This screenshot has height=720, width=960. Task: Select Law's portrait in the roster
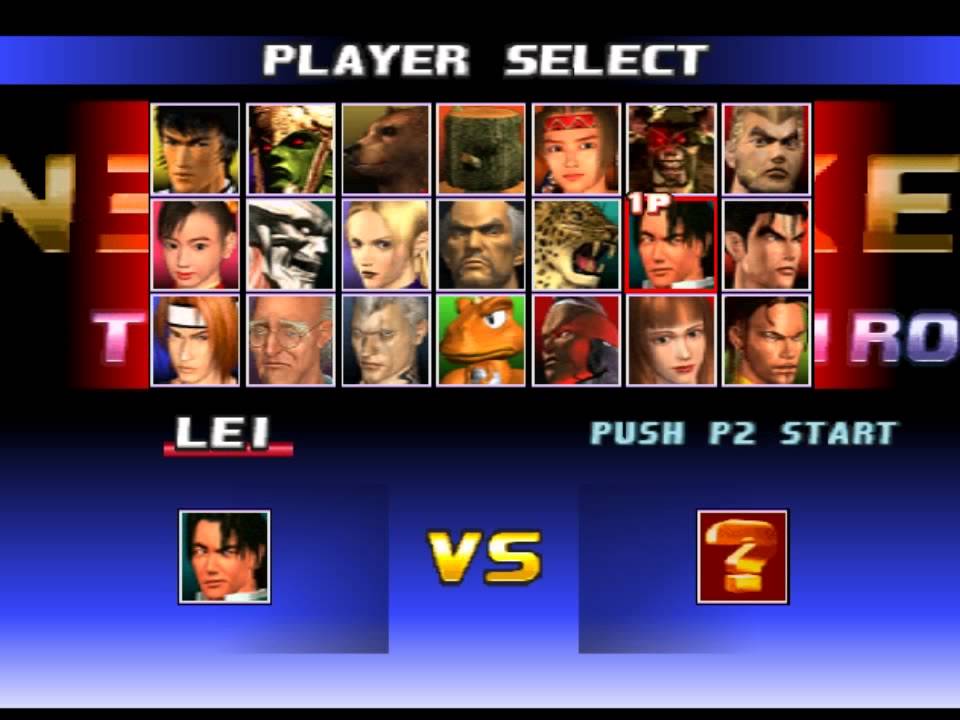click(195, 149)
